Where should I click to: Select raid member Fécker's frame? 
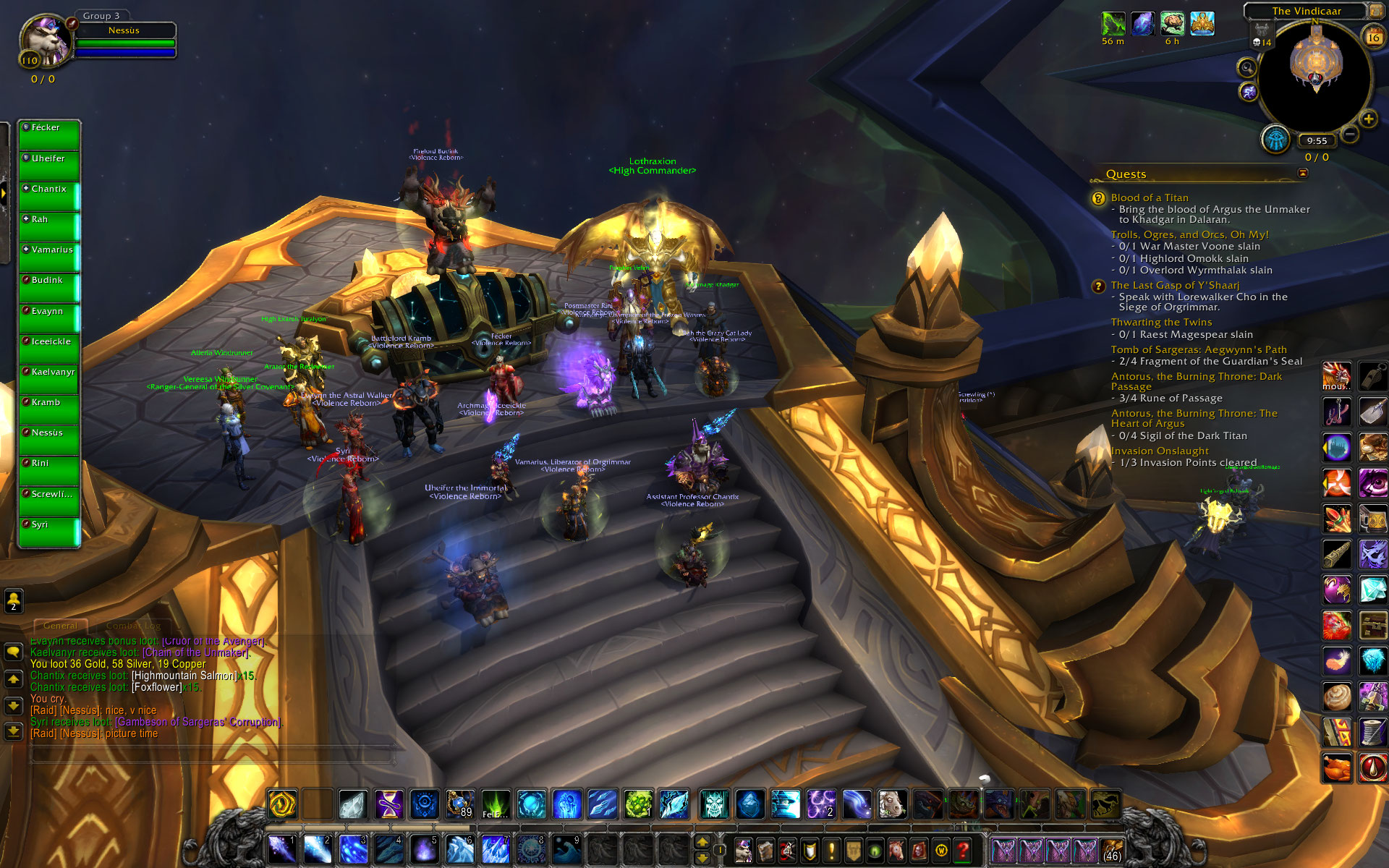click(48, 135)
